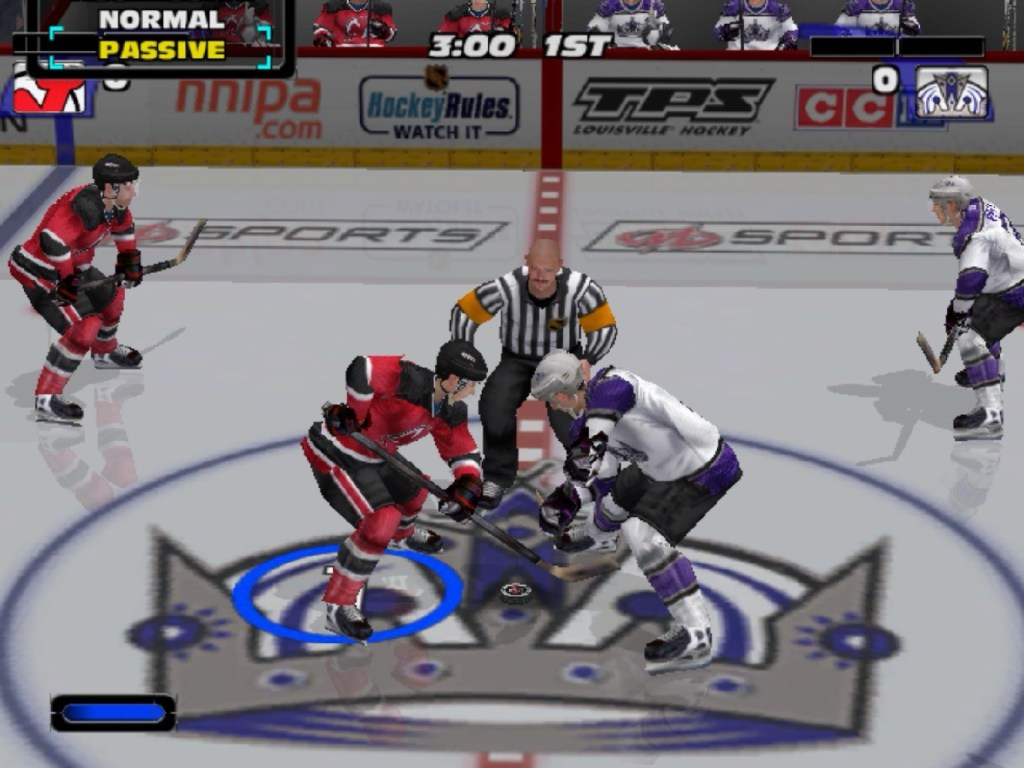Choose the highlighted PASSIVE strategy option

tap(161, 49)
